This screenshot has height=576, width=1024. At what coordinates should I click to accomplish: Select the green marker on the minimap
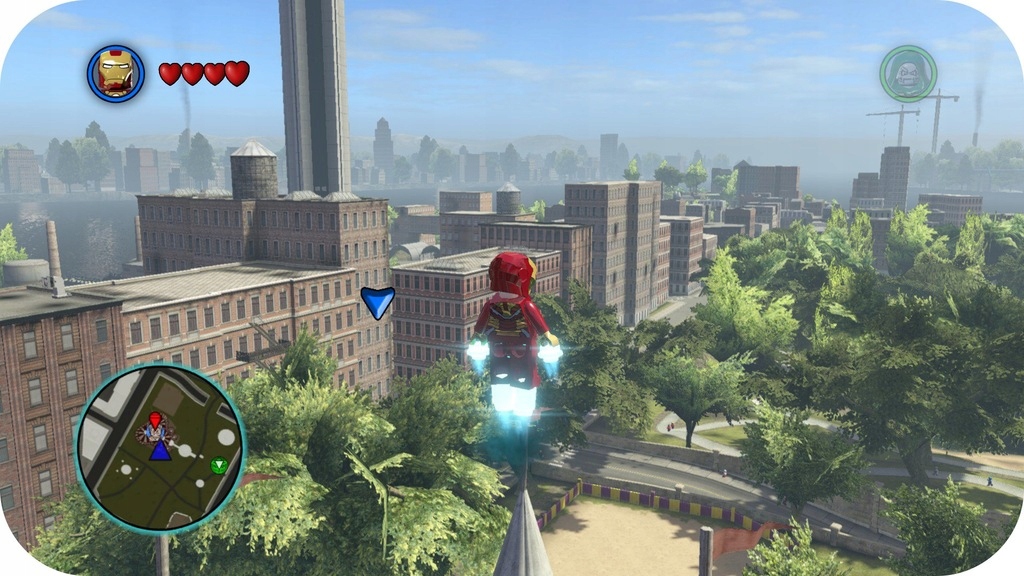[218, 465]
